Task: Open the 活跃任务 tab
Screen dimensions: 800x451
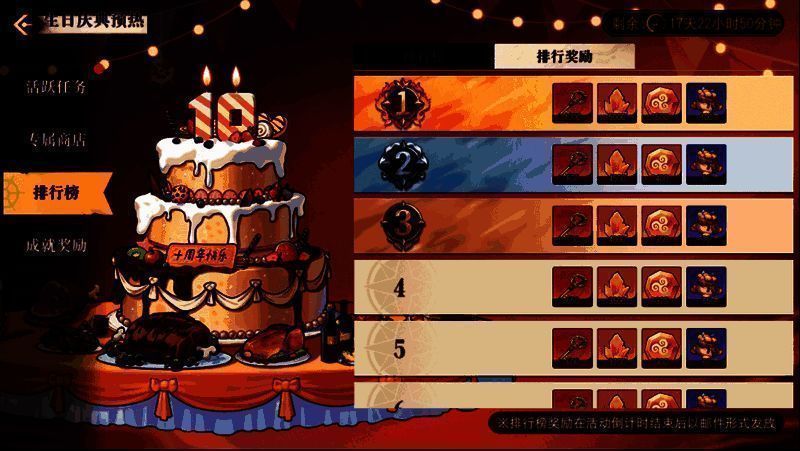Action: coord(56,87)
